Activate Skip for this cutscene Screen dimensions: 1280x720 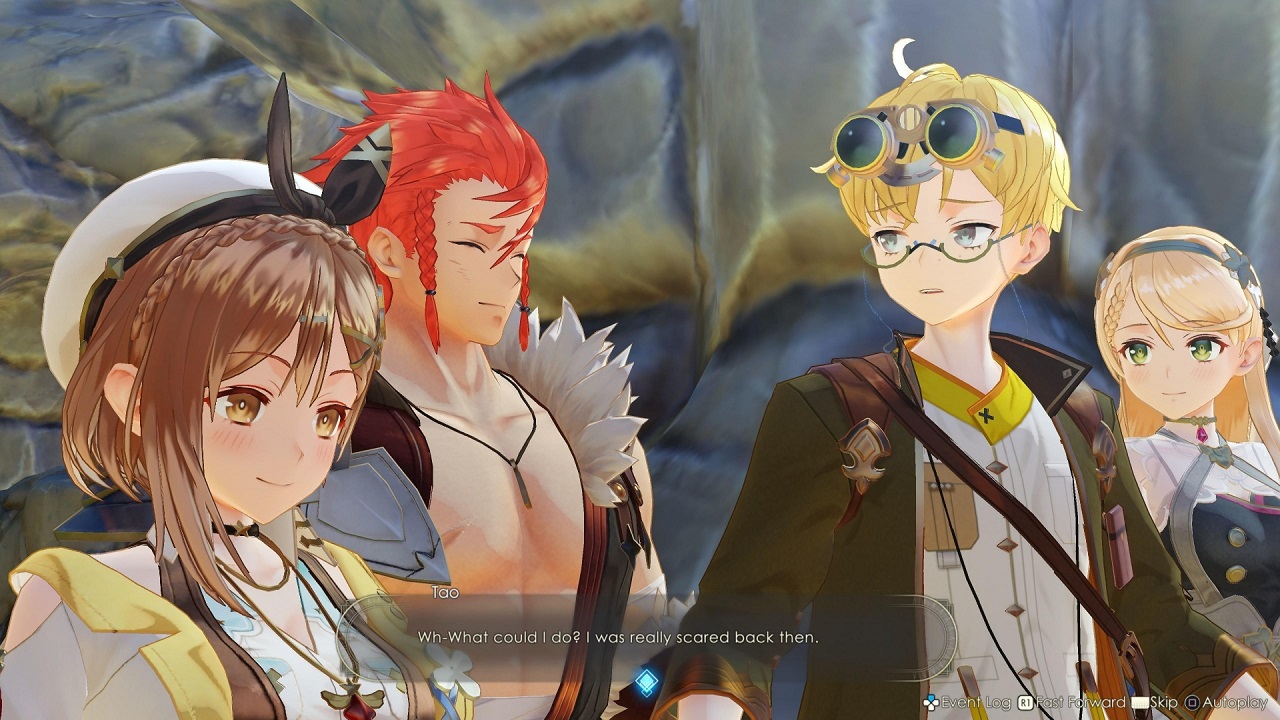(x=1163, y=701)
